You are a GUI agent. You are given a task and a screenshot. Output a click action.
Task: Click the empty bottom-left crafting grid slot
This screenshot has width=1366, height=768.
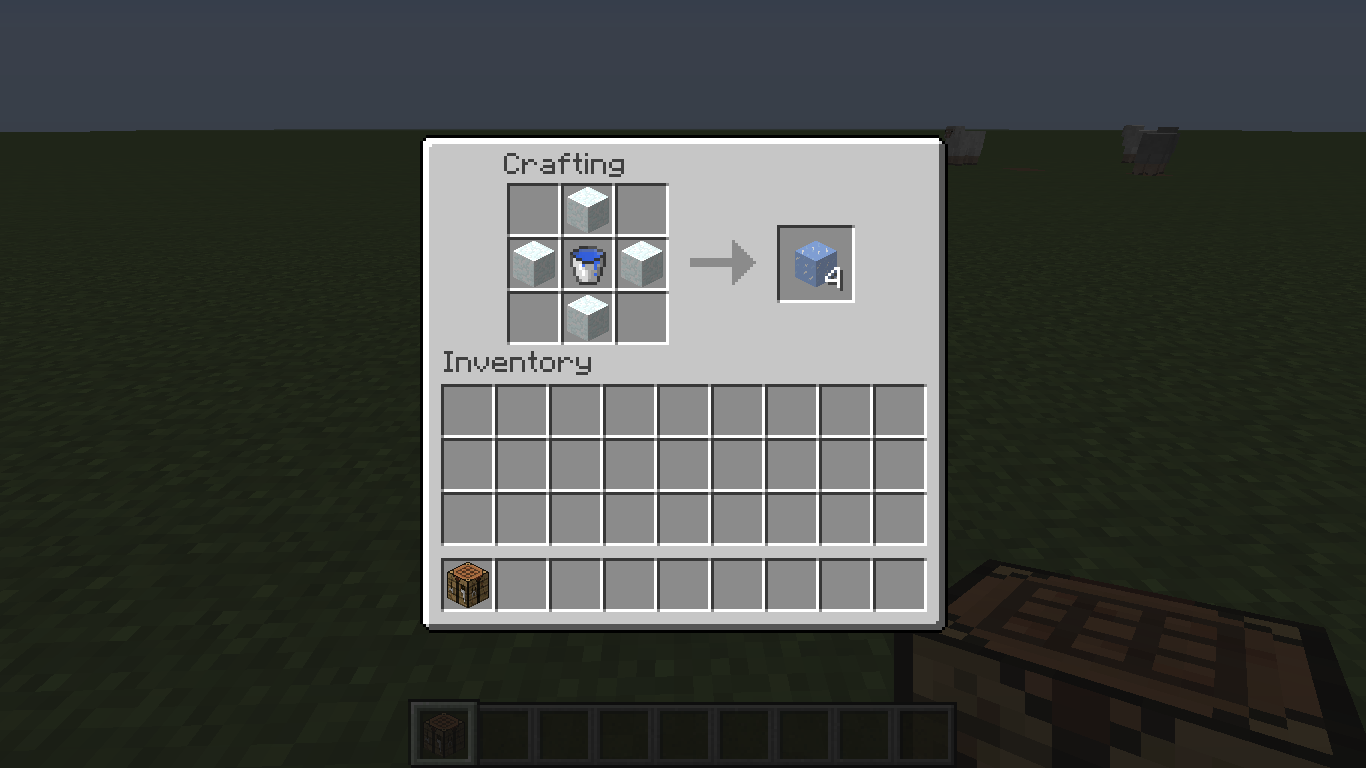[532, 318]
